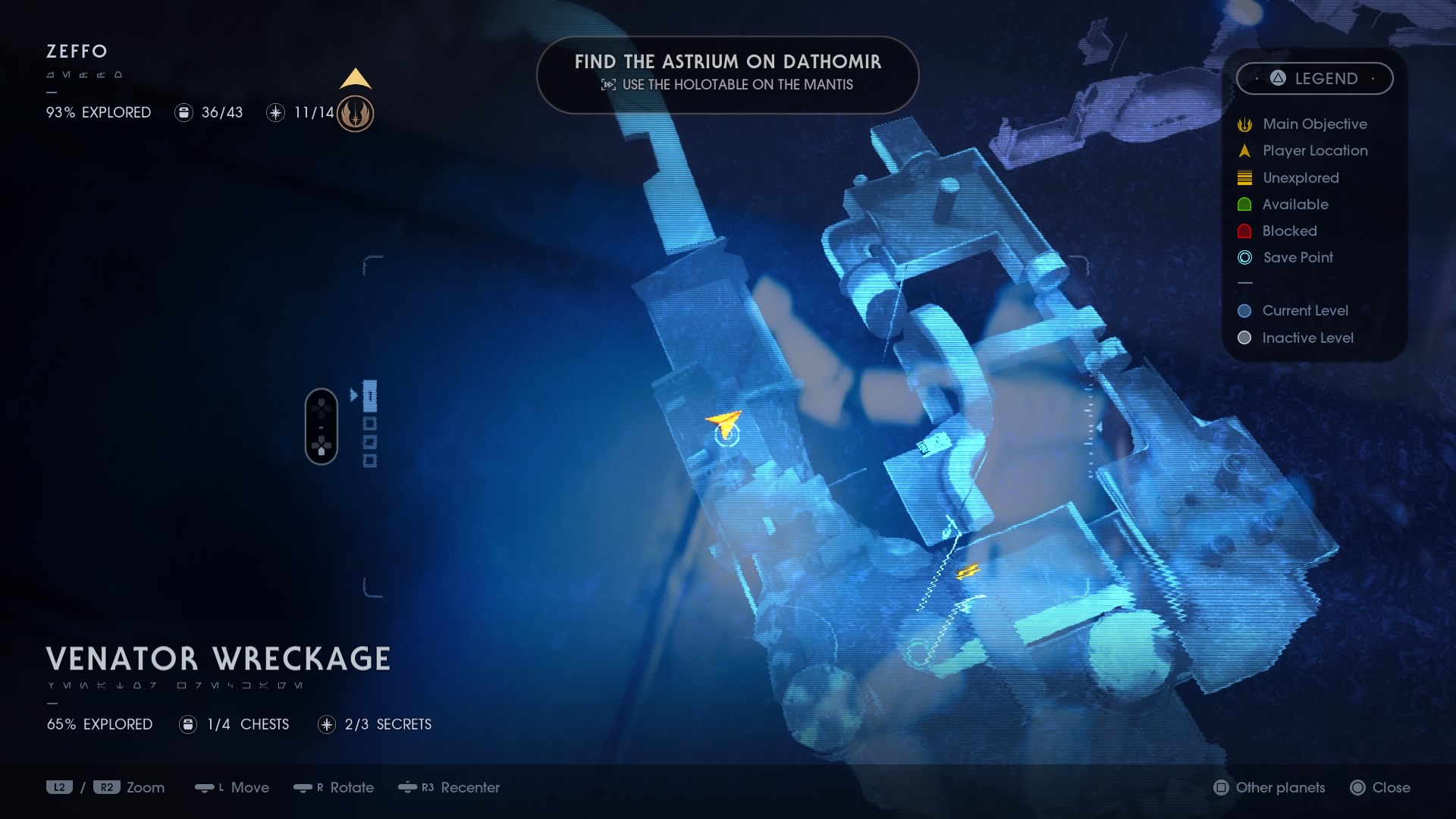Click the player location arrow on the map

click(722, 423)
